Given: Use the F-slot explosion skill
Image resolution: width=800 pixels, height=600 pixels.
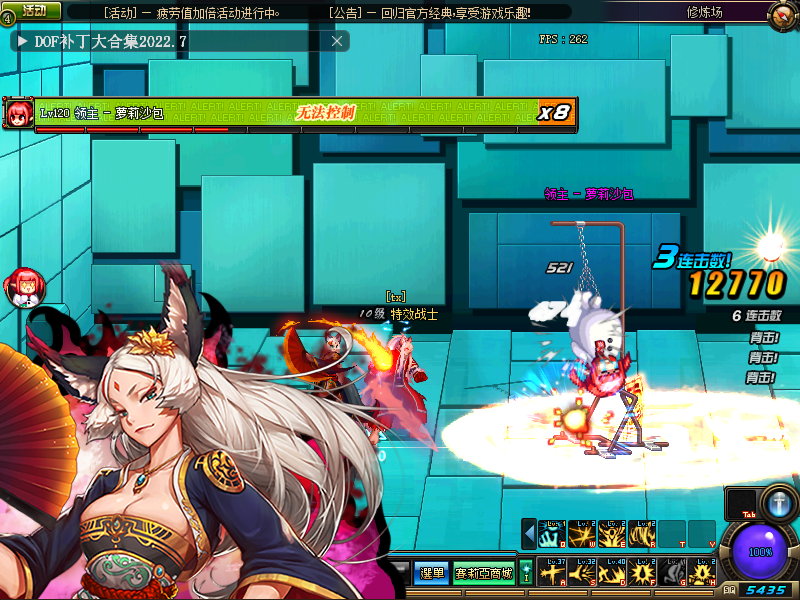Looking at the screenshot, I should (641, 572).
